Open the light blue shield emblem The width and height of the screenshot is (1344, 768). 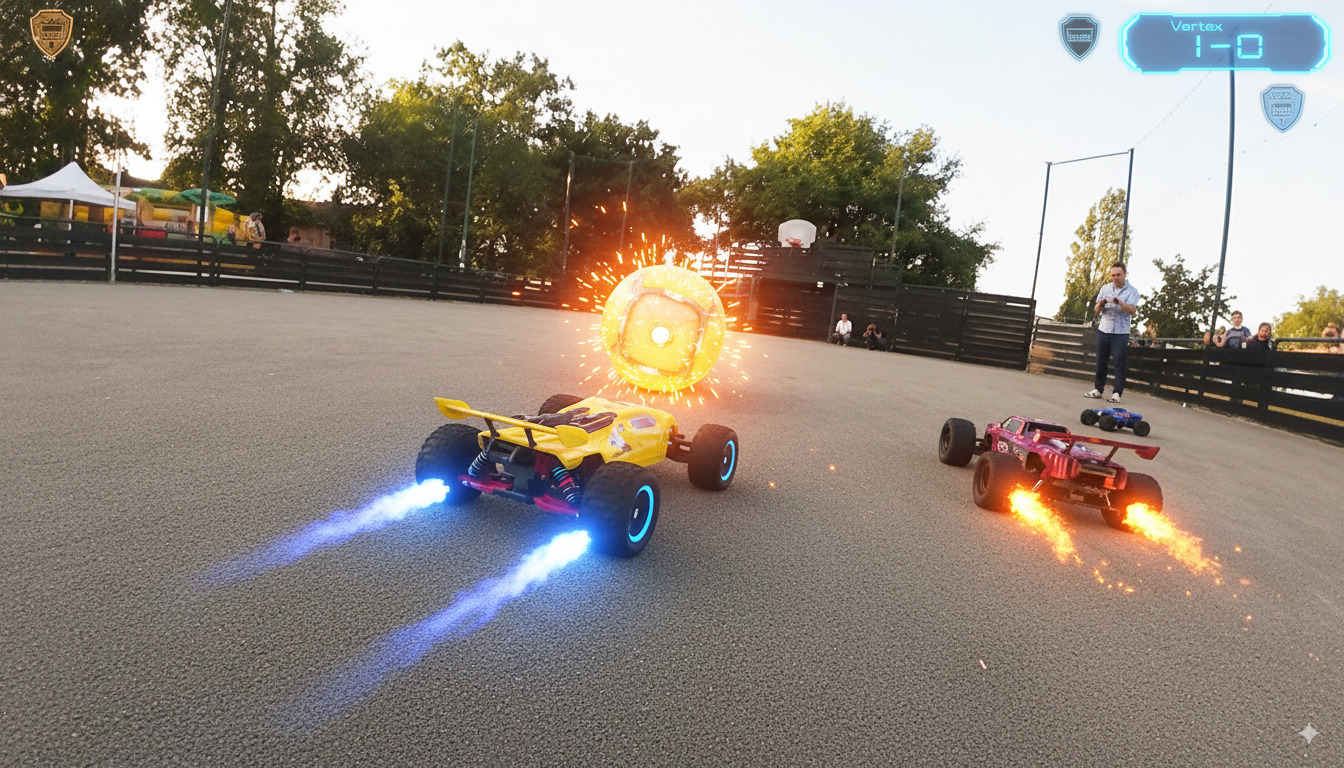click(1281, 107)
